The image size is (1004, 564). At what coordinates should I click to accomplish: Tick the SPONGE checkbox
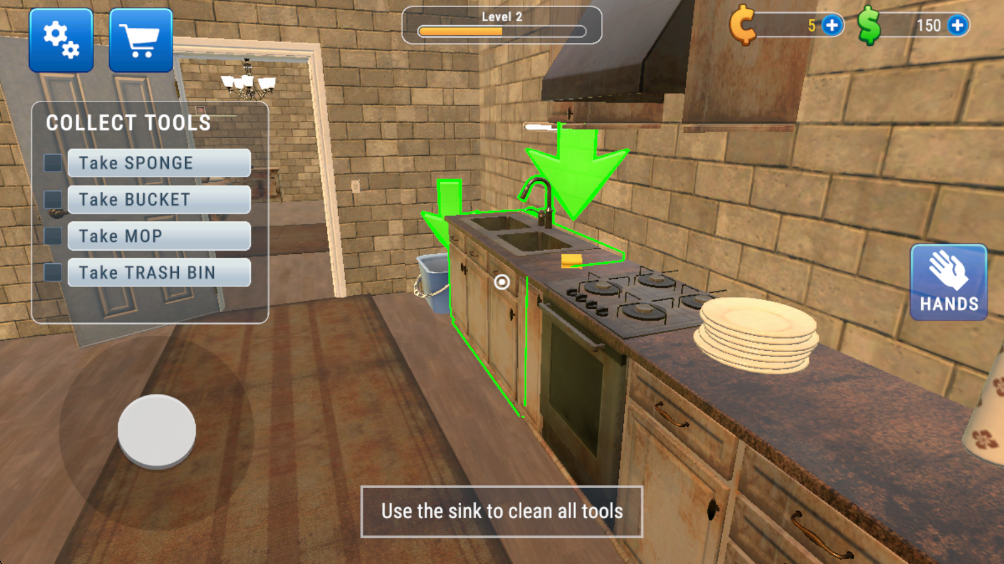click(x=53, y=163)
